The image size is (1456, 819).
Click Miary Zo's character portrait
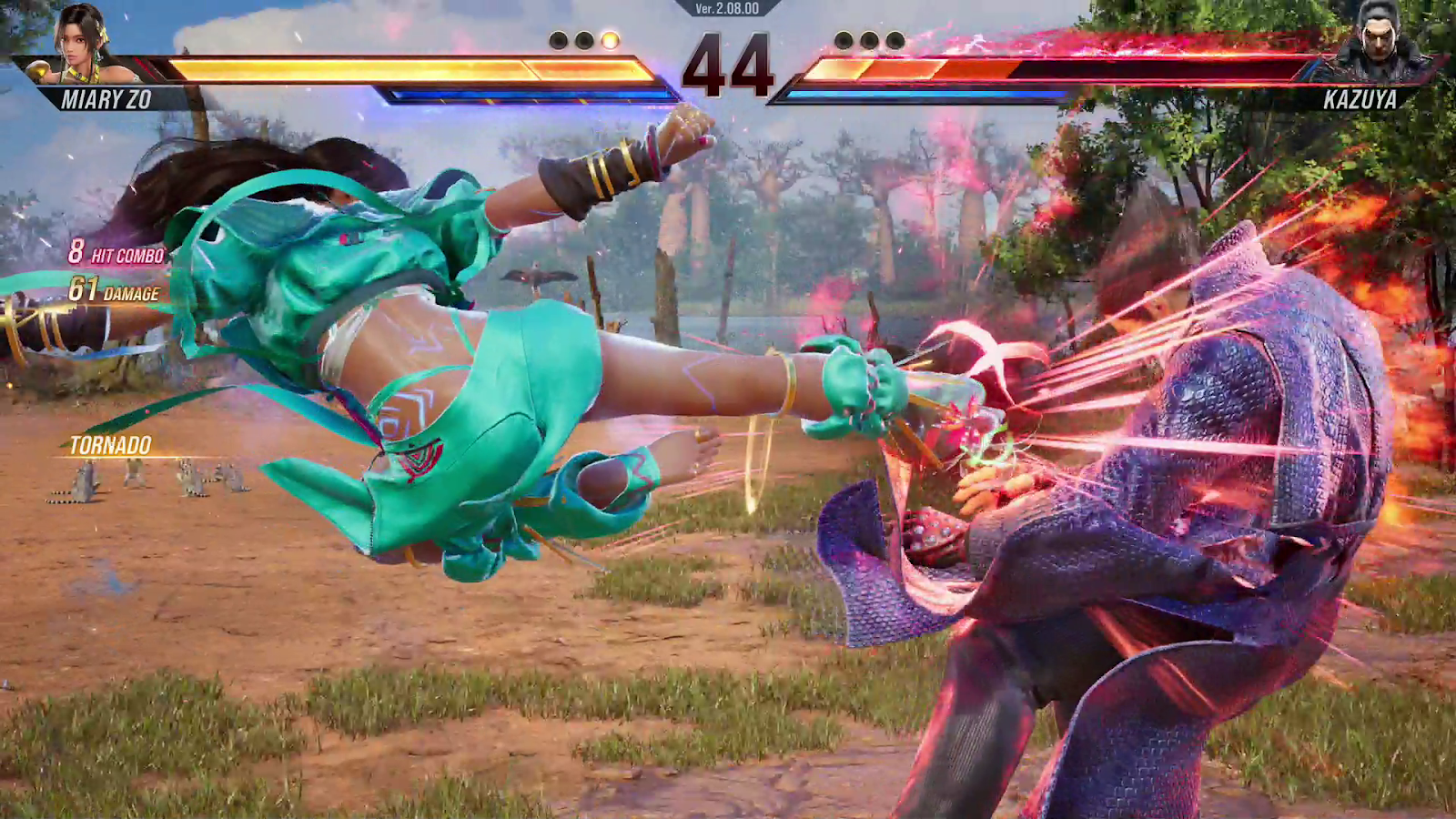coord(82,43)
